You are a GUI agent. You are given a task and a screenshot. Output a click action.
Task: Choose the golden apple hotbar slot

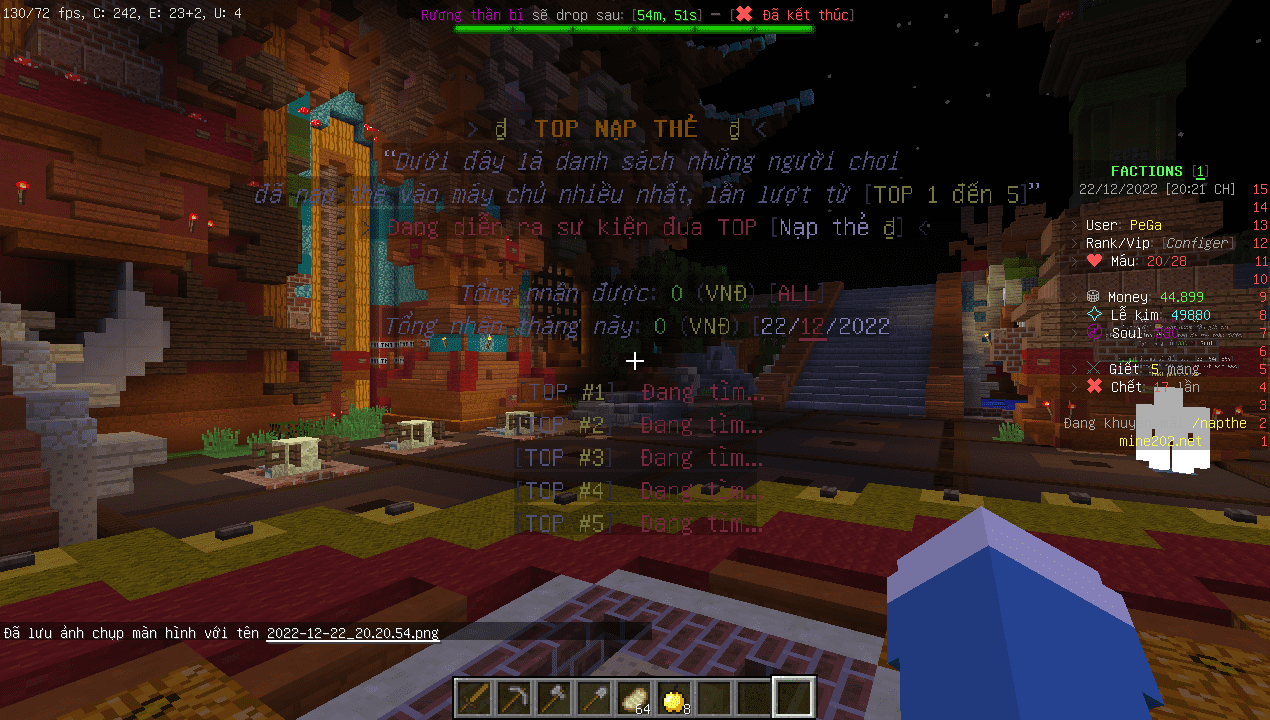(x=676, y=697)
